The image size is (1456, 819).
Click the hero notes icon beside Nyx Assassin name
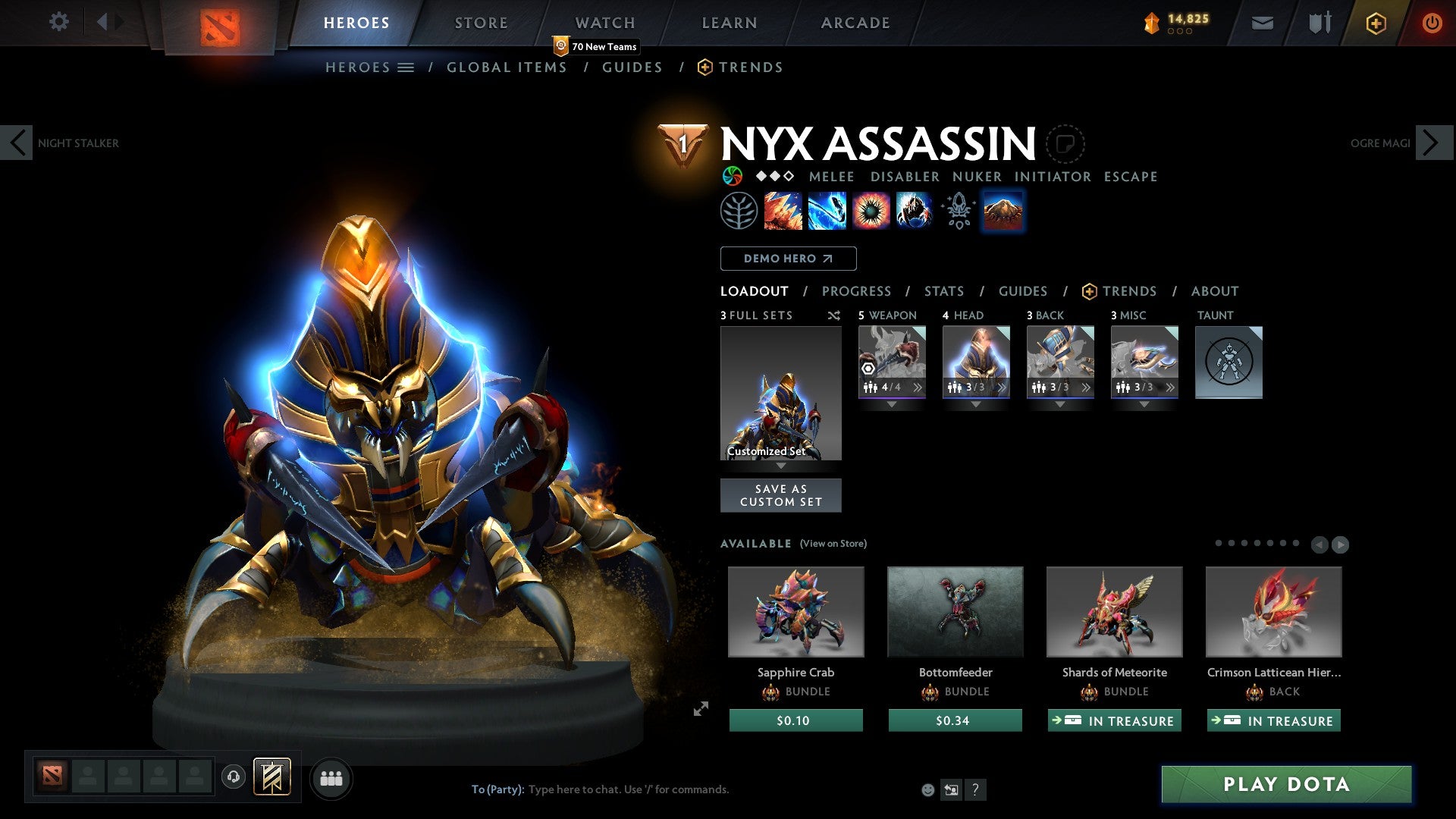coord(1066,144)
